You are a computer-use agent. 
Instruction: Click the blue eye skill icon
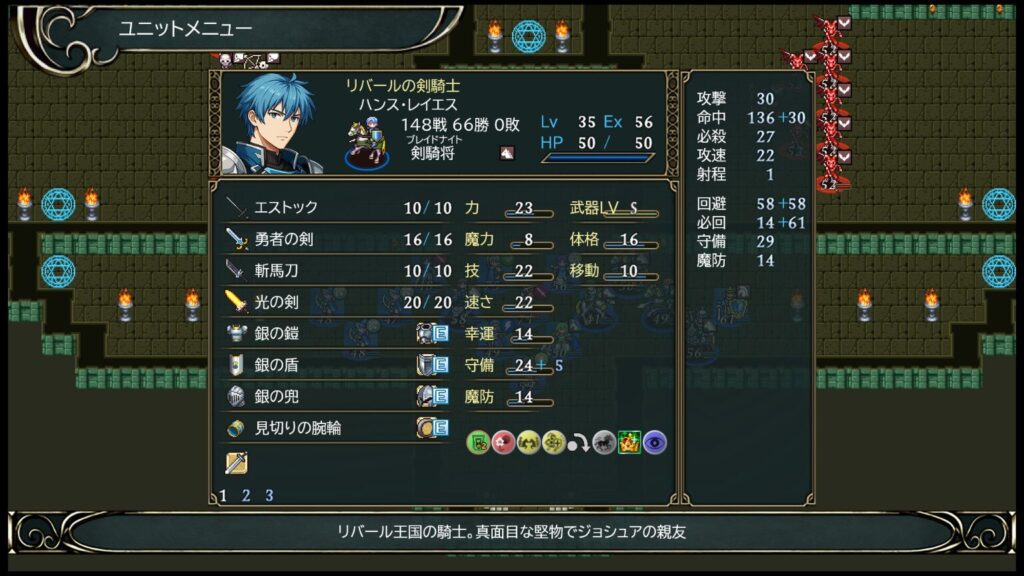(x=655, y=442)
